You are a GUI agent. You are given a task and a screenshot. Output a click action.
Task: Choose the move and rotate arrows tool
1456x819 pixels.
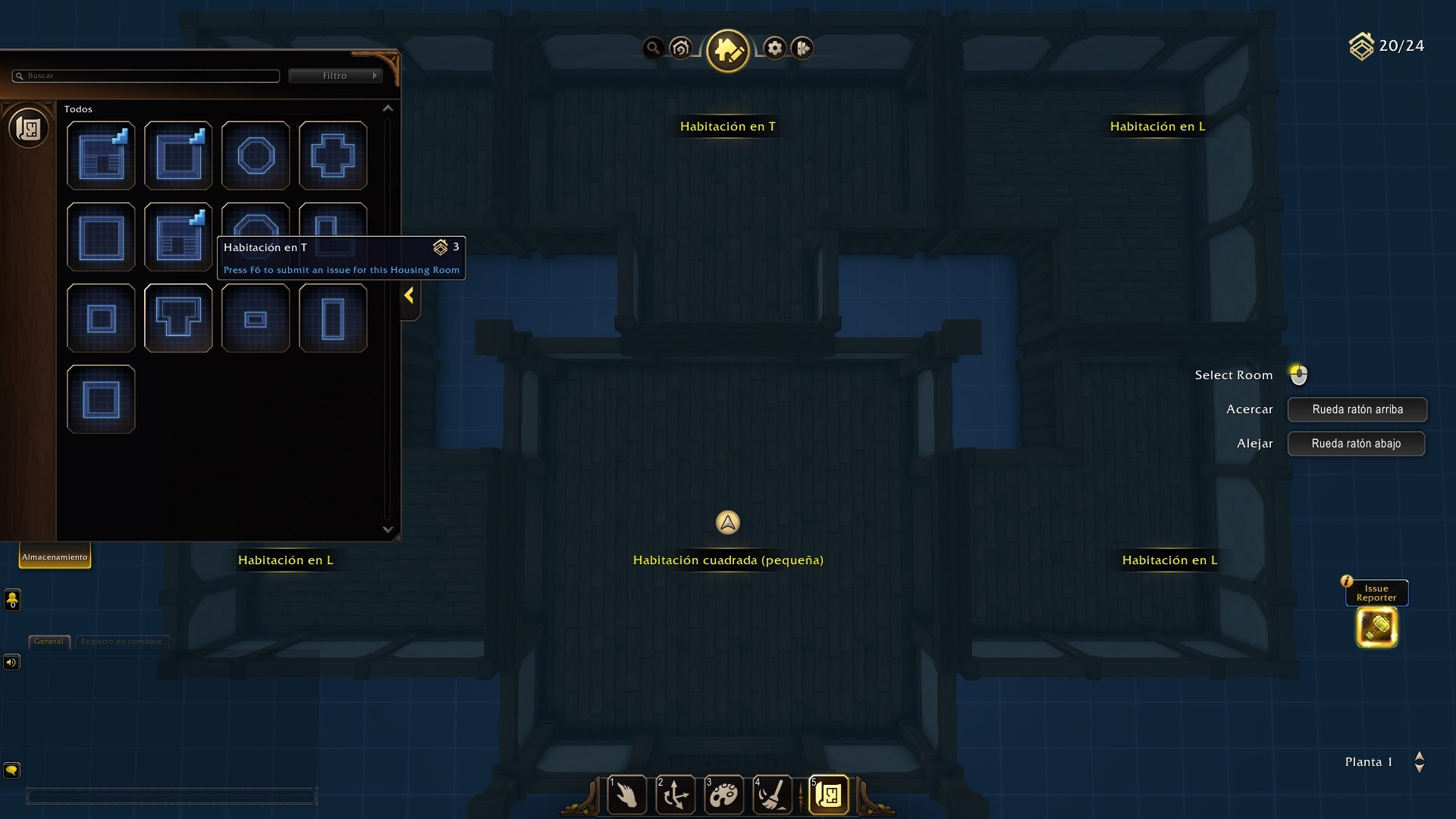pyautogui.click(x=675, y=795)
